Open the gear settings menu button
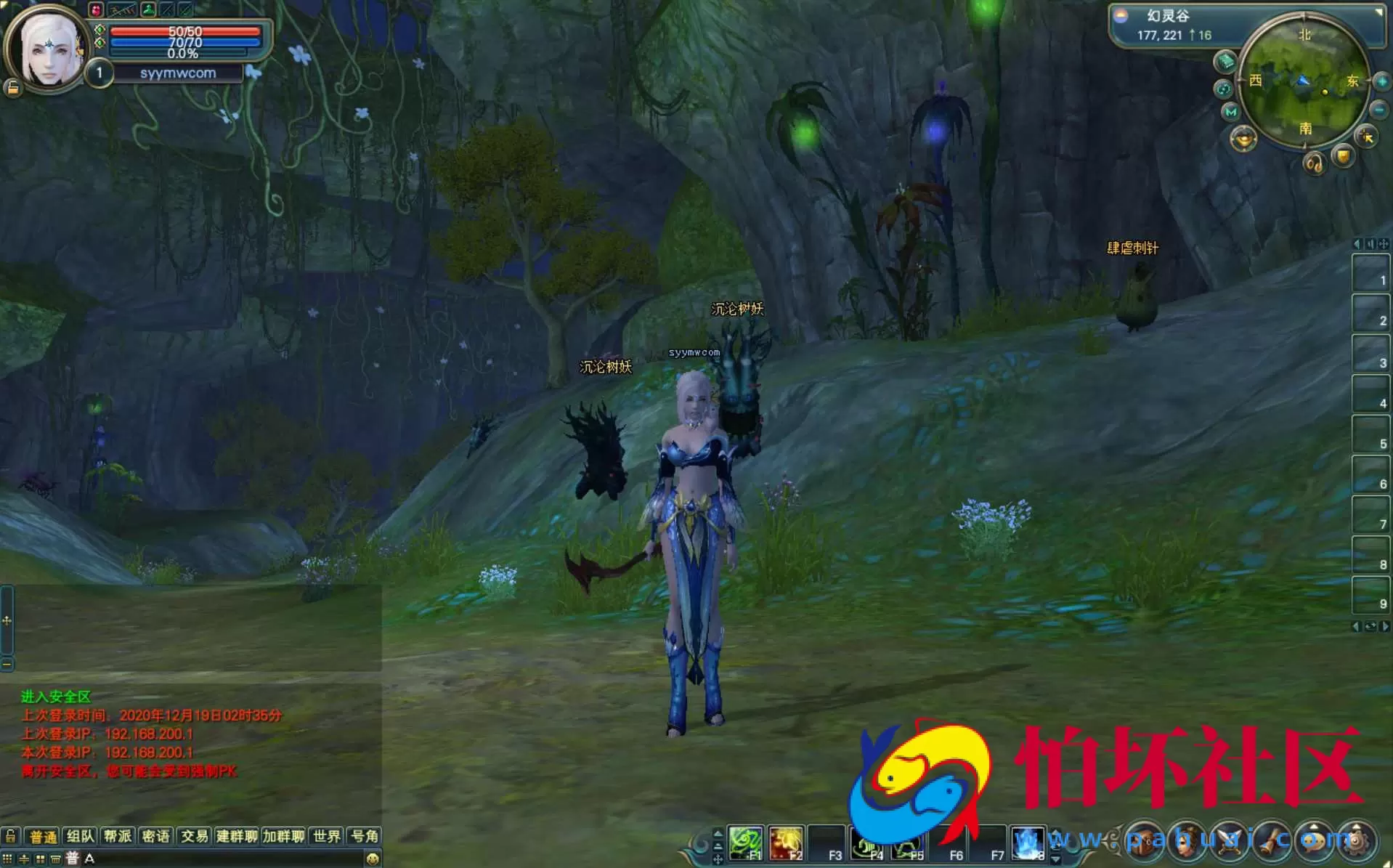 (1355, 841)
